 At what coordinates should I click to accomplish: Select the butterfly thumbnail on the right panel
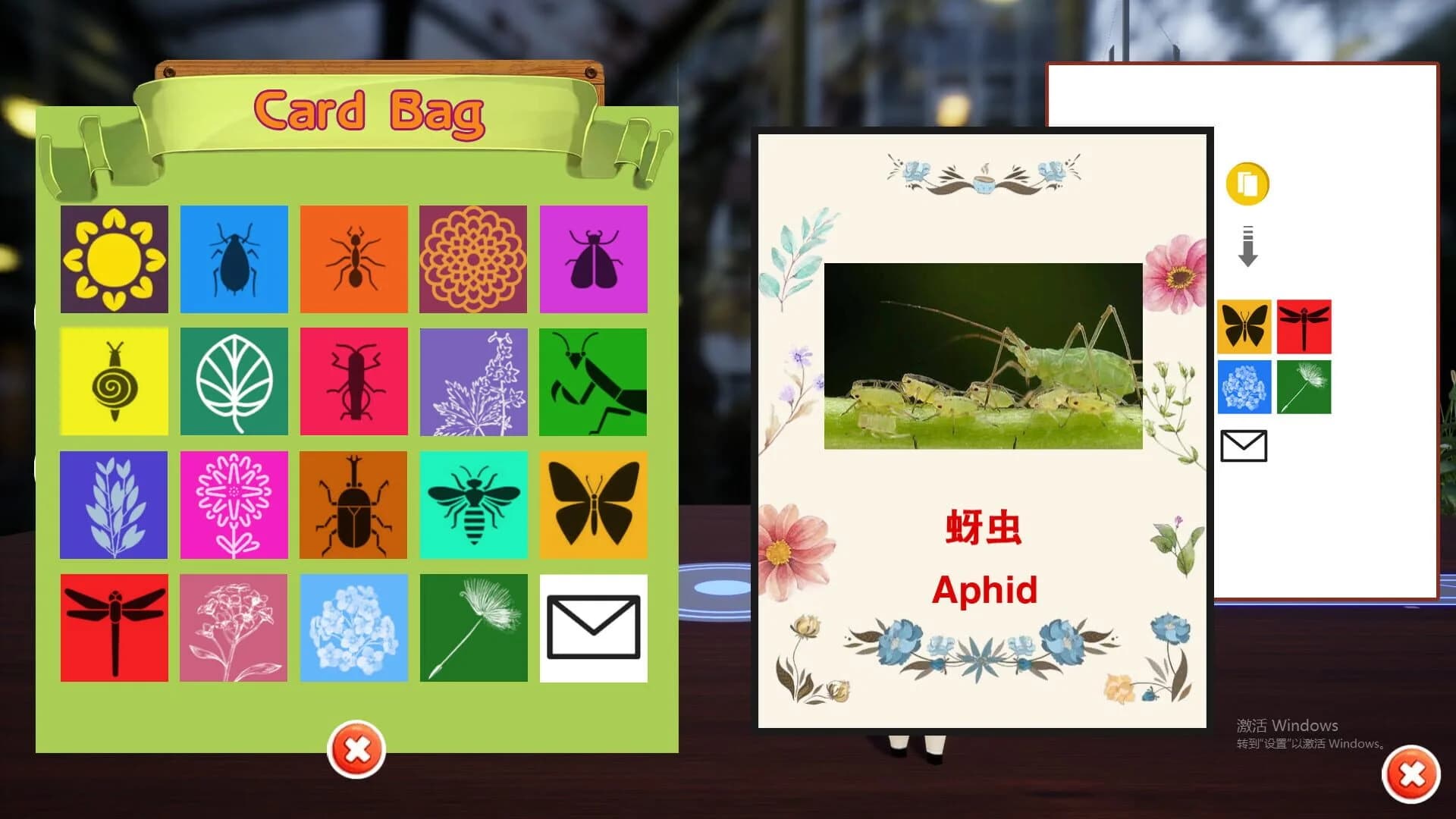click(x=1244, y=328)
